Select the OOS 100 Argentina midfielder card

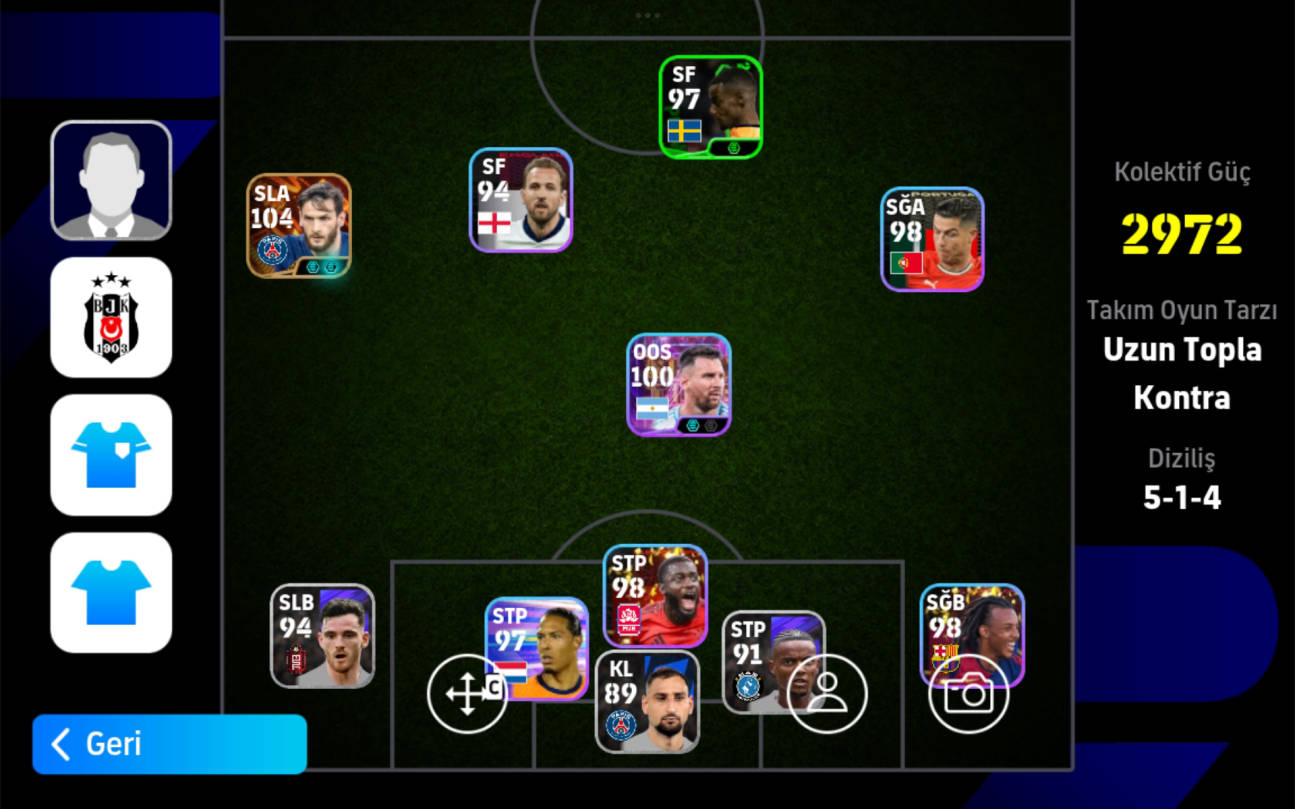(x=679, y=385)
